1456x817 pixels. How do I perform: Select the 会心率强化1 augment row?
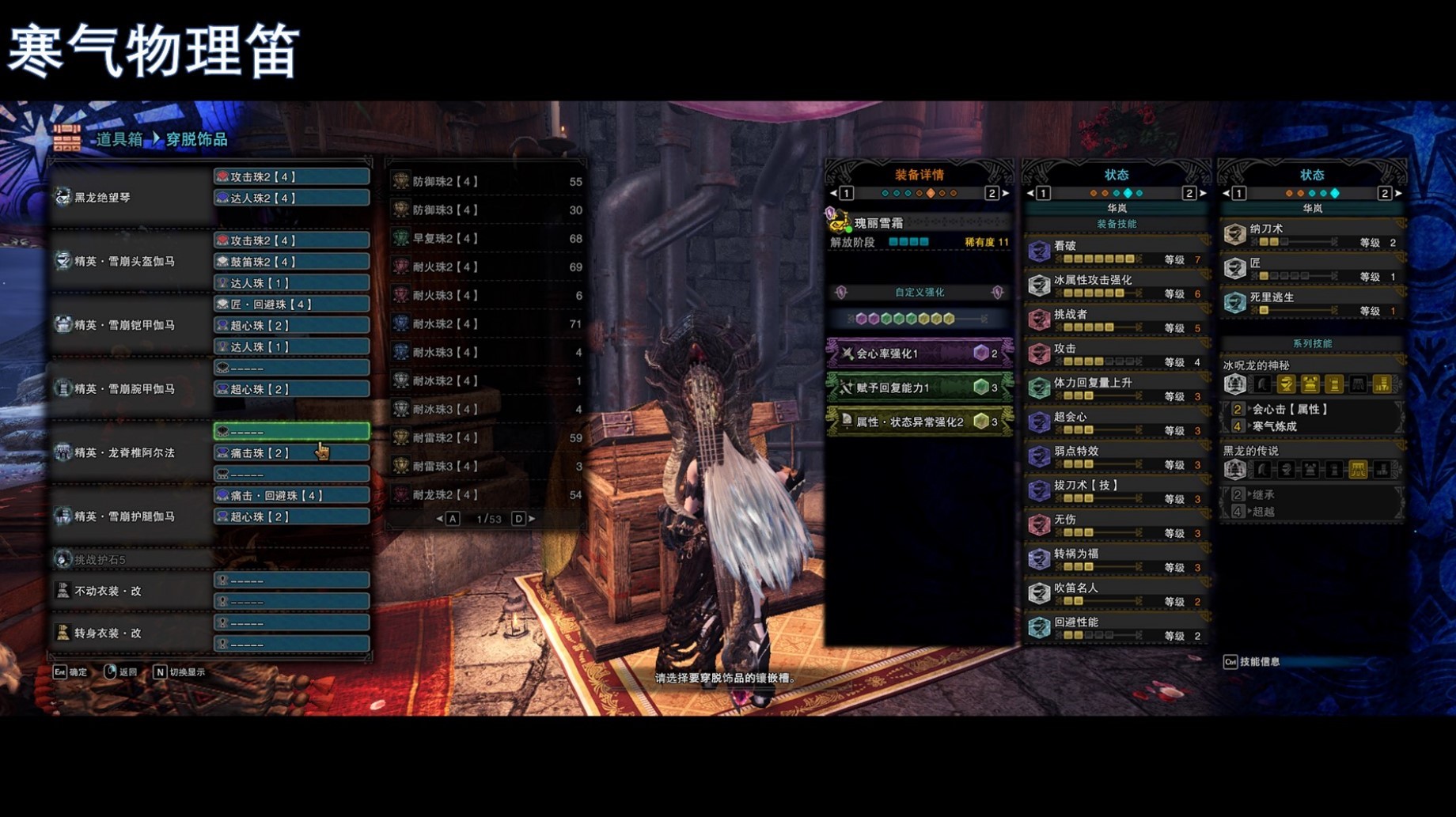919,354
